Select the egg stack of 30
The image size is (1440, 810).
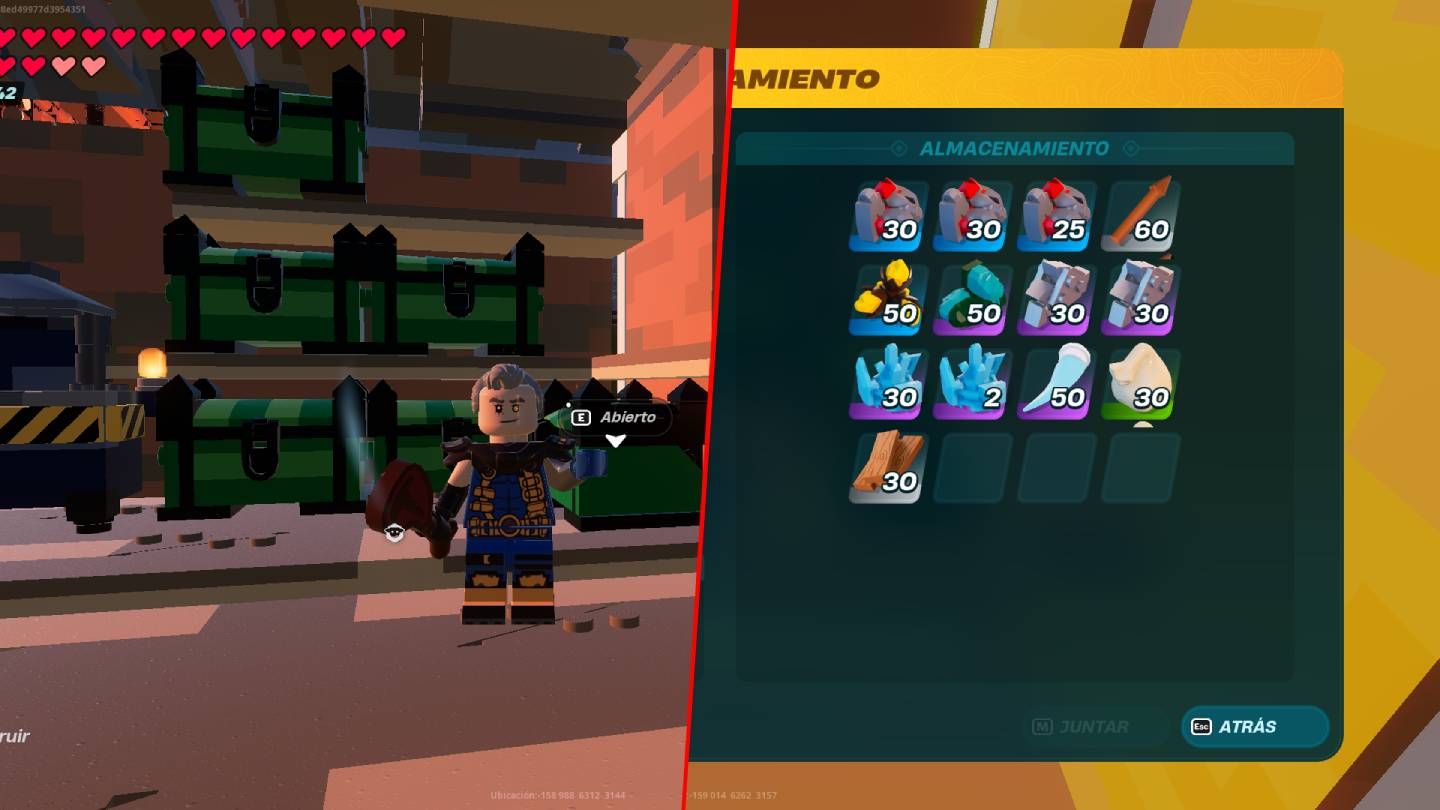click(1140, 381)
